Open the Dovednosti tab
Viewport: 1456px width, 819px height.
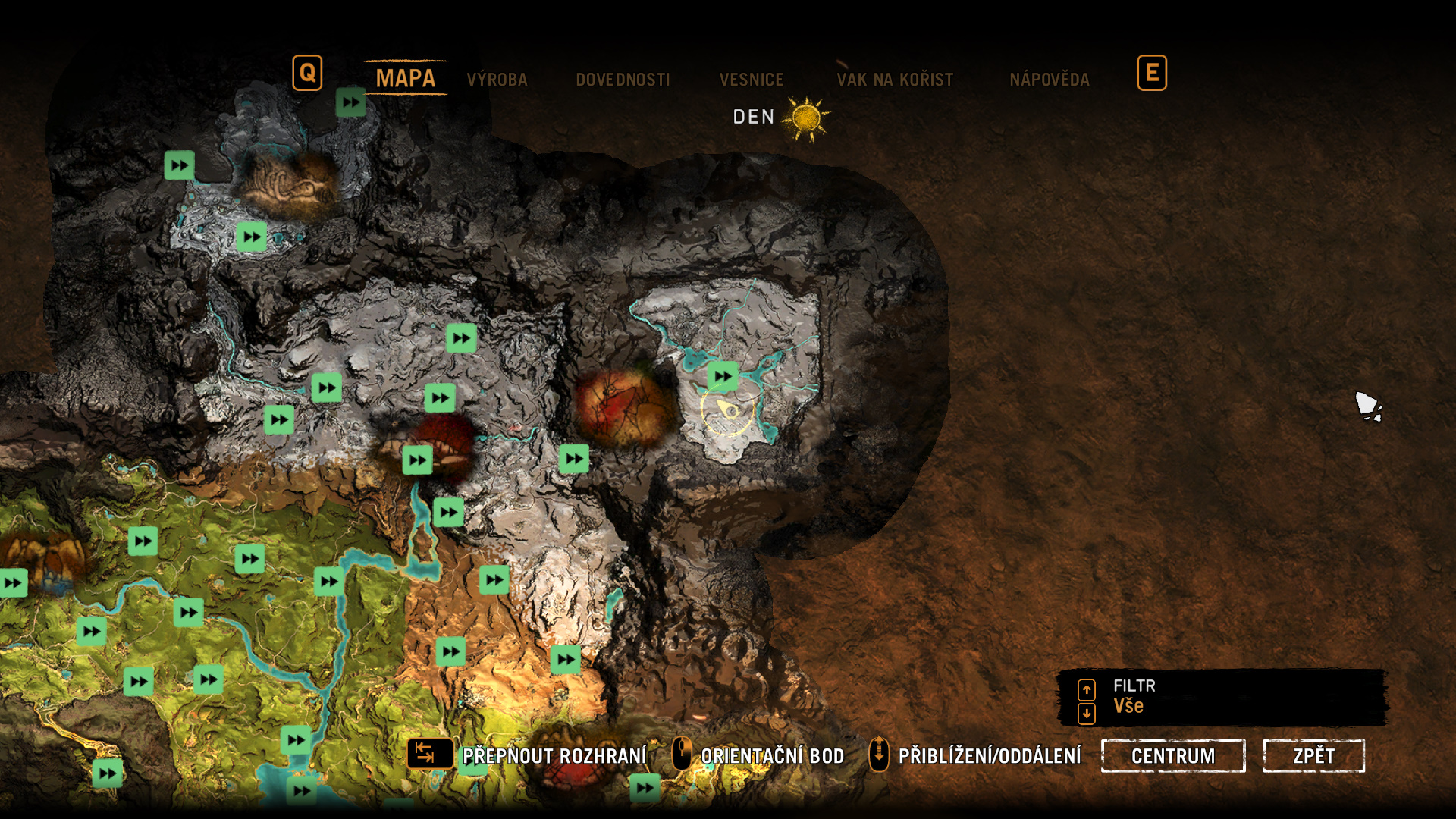(623, 80)
